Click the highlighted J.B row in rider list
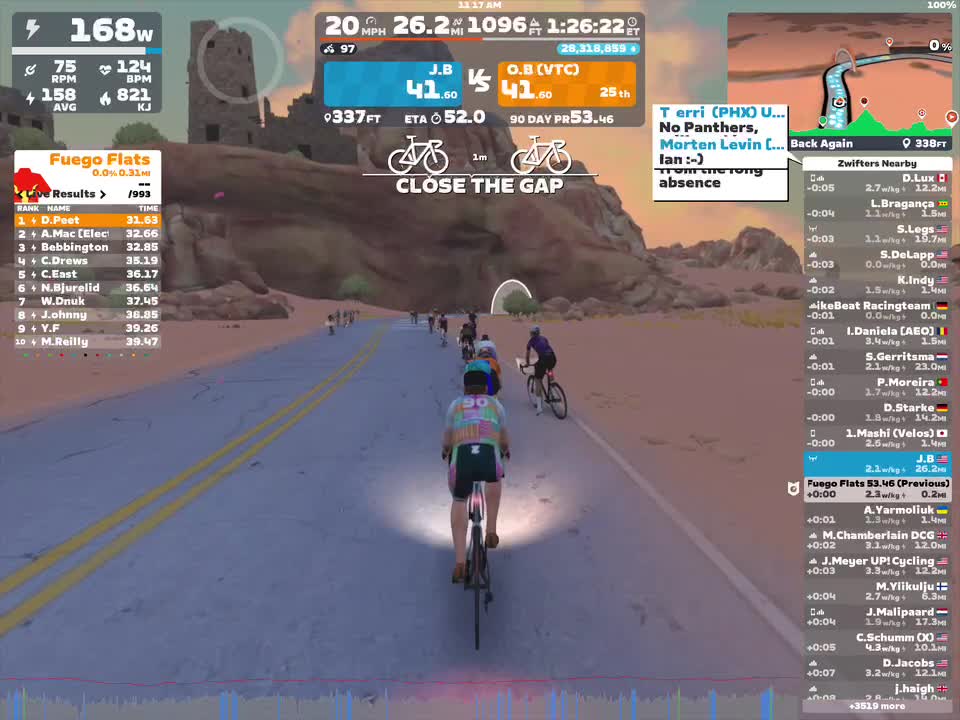 (x=878, y=464)
